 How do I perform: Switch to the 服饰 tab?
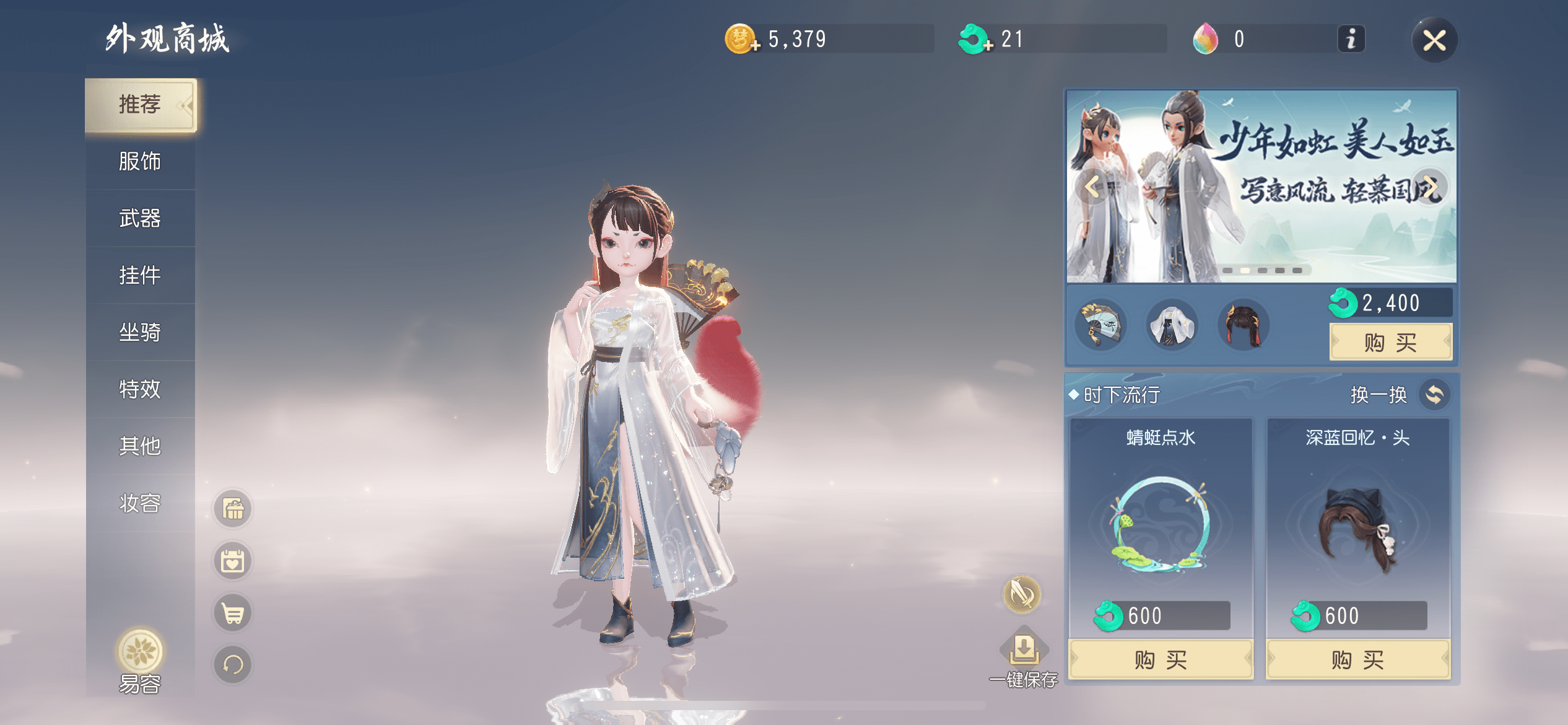pyautogui.click(x=140, y=162)
